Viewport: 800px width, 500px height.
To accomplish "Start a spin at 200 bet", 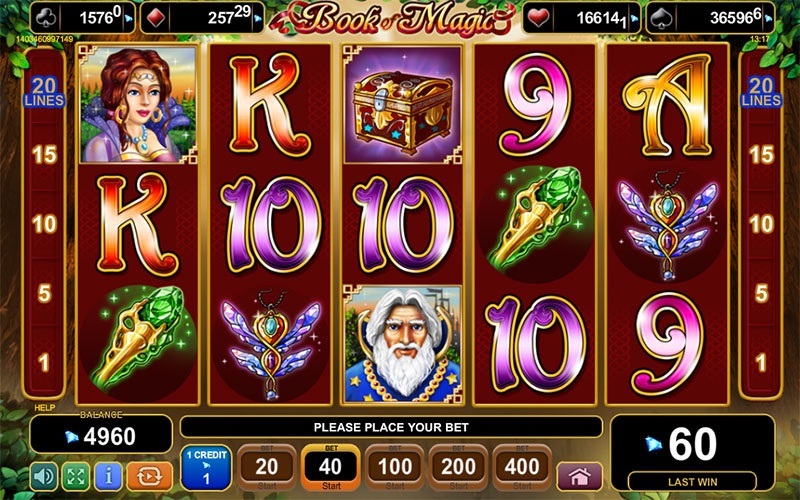I will pyautogui.click(x=459, y=467).
